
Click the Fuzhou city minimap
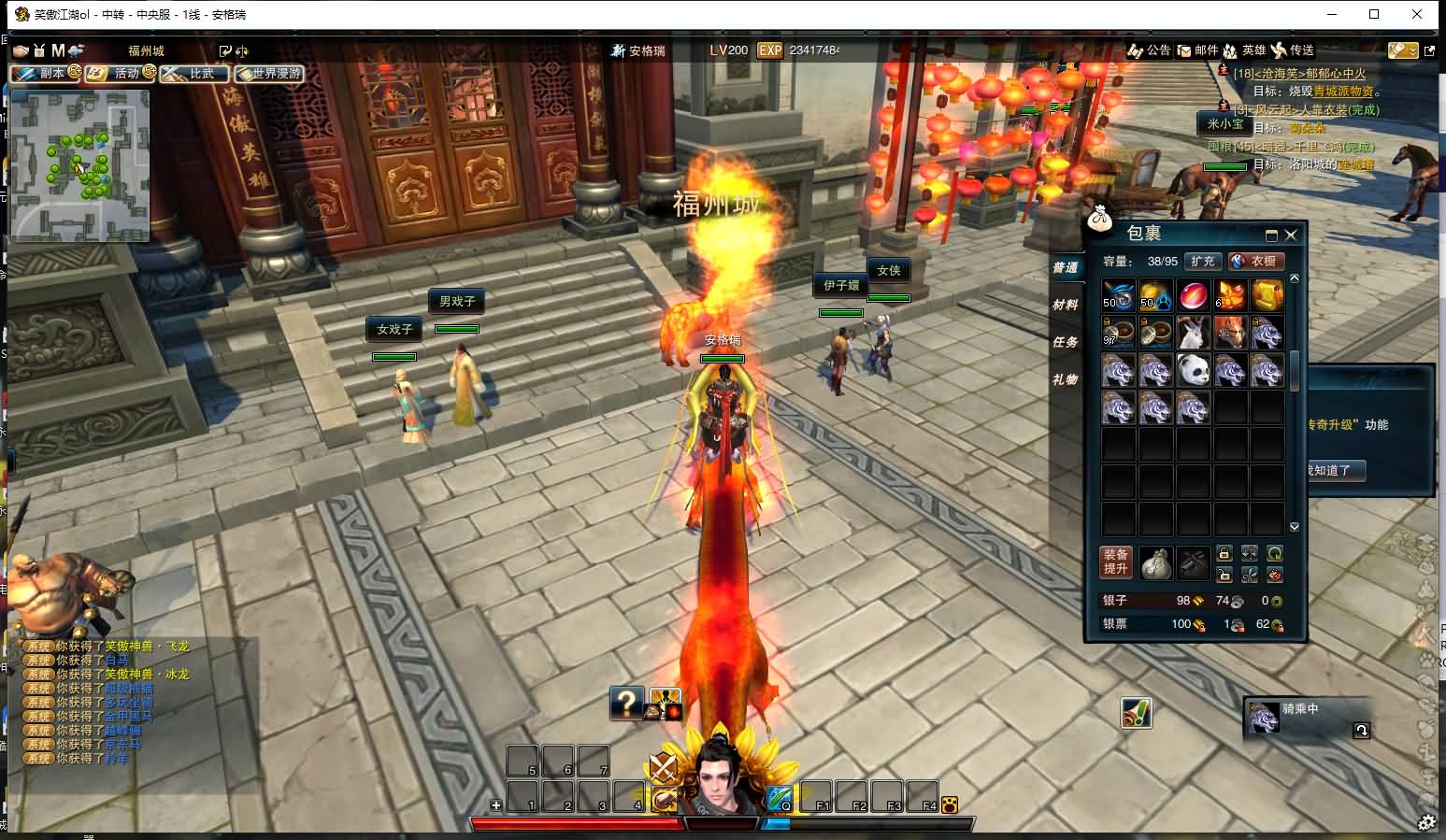(80, 165)
